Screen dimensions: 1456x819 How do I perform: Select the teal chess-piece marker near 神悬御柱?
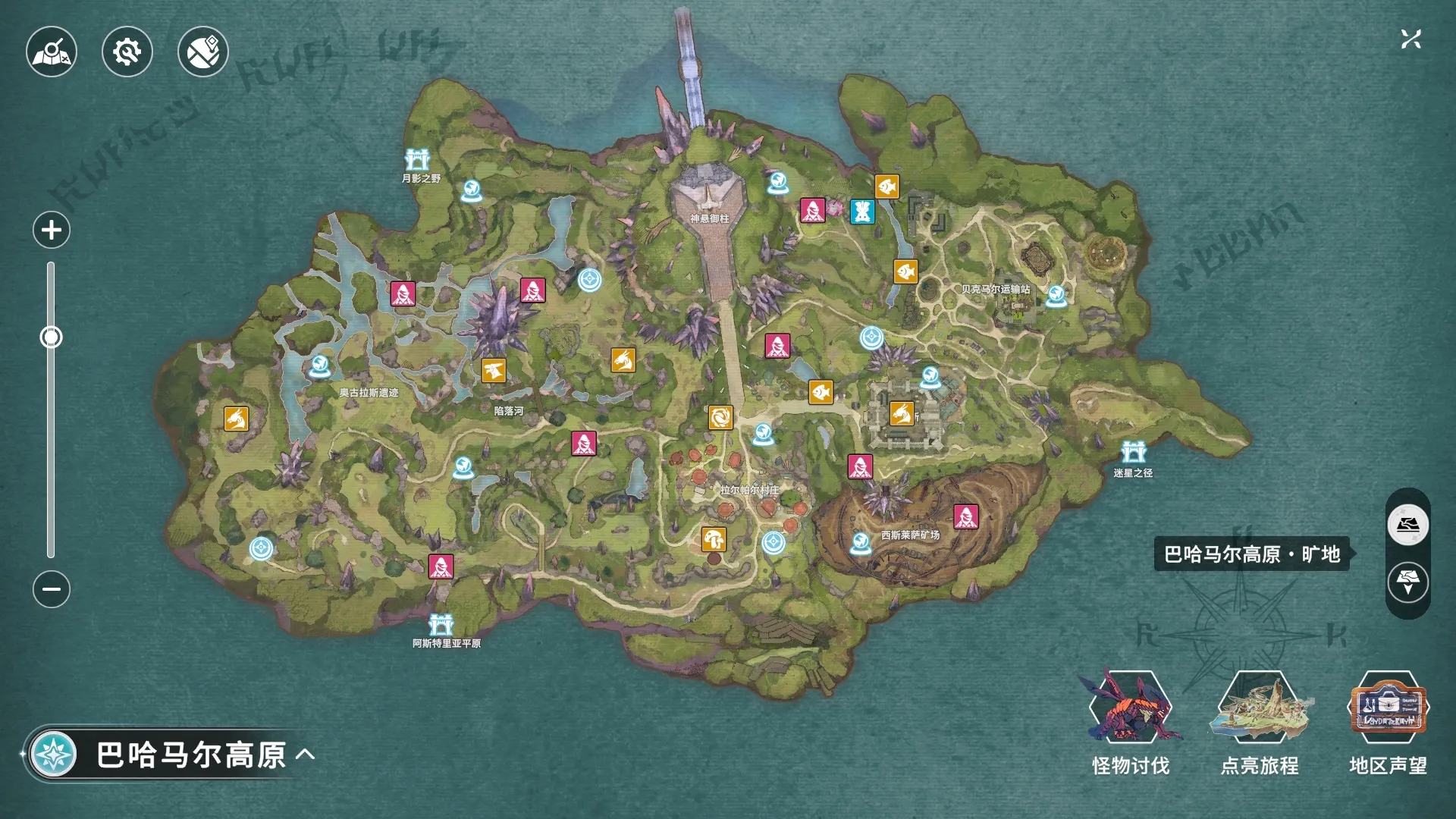pyautogui.click(x=862, y=212)
